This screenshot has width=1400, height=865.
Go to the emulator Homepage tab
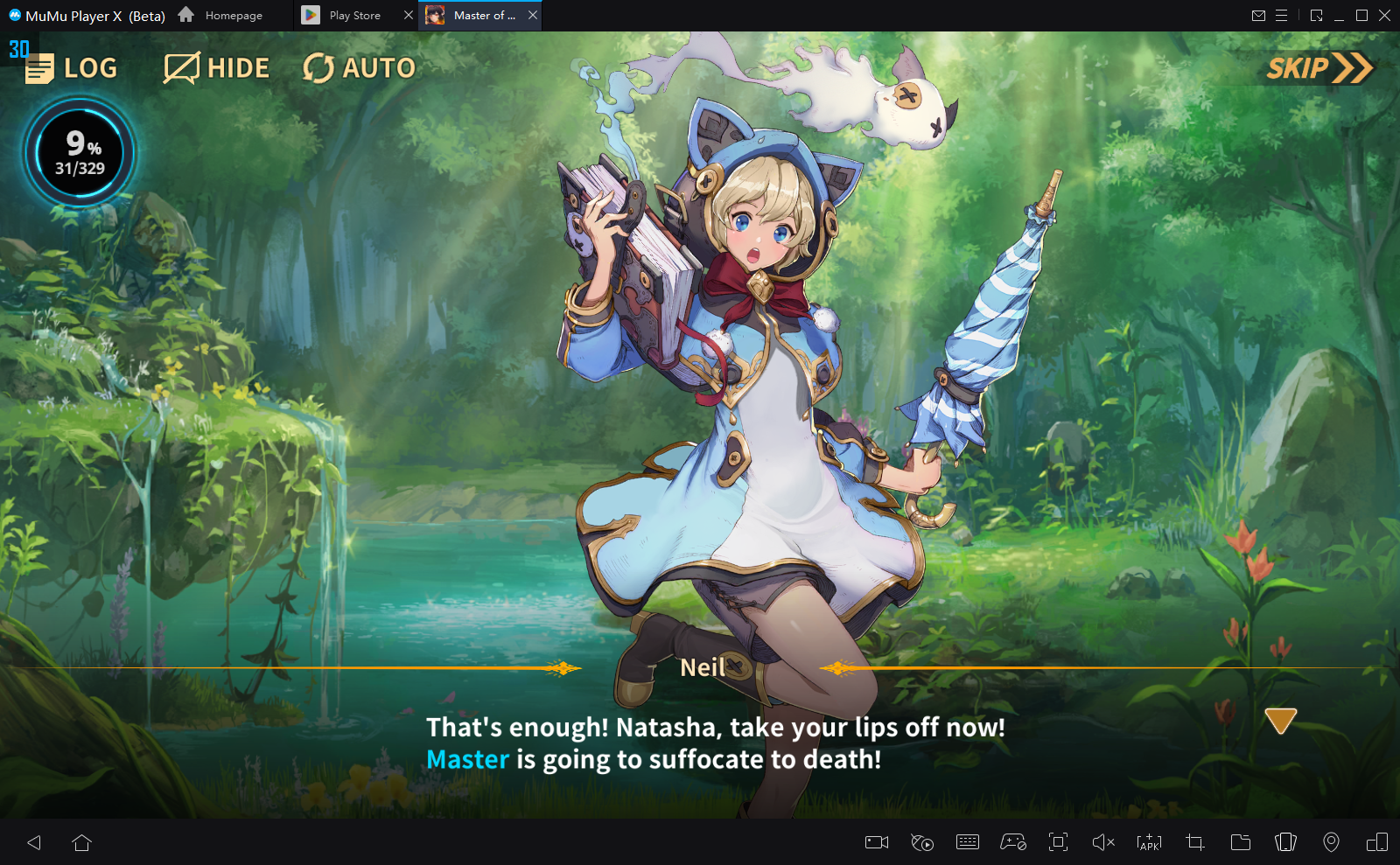click(221, 16)
